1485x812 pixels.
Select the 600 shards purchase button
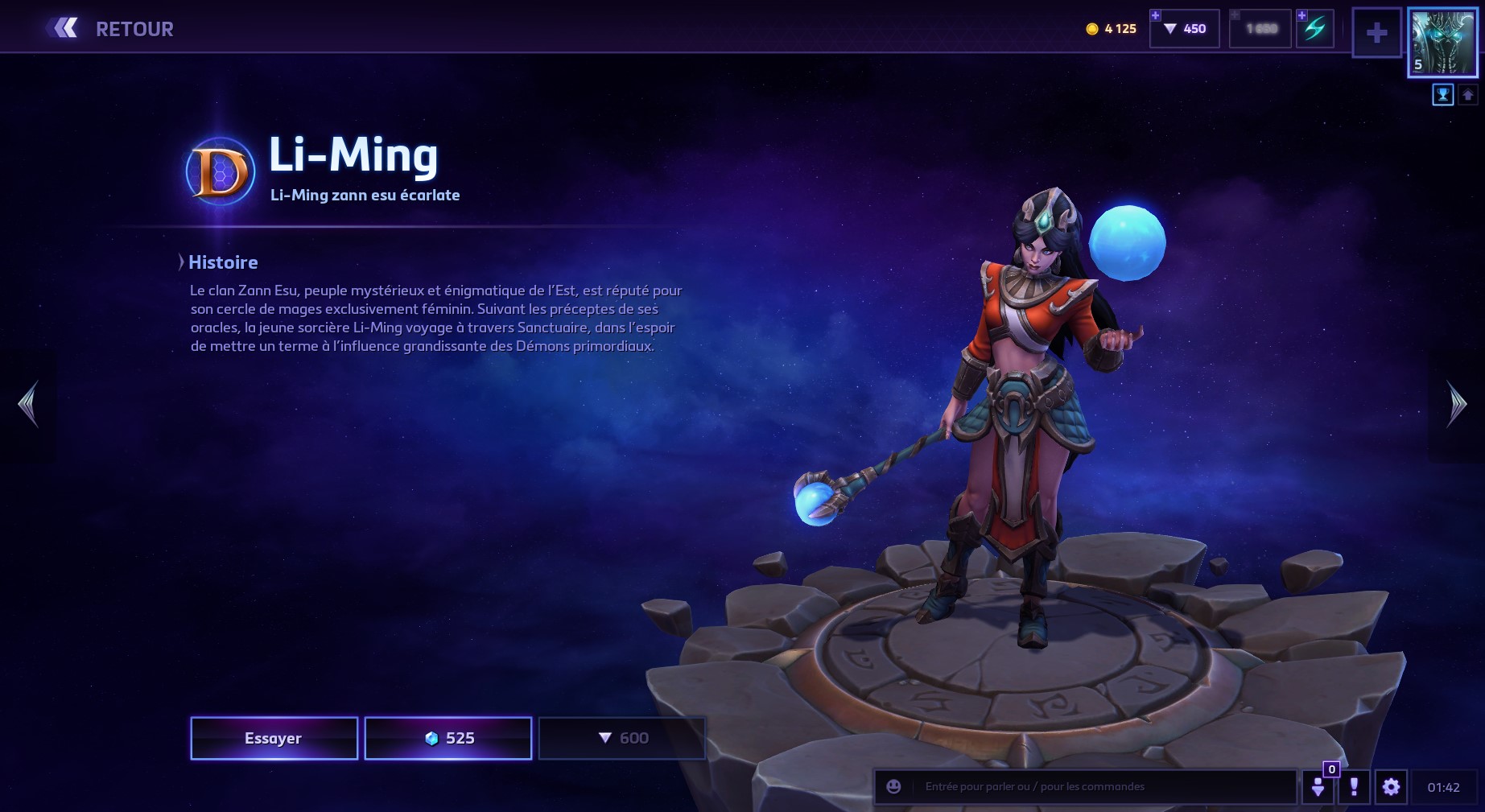[622, 738]
